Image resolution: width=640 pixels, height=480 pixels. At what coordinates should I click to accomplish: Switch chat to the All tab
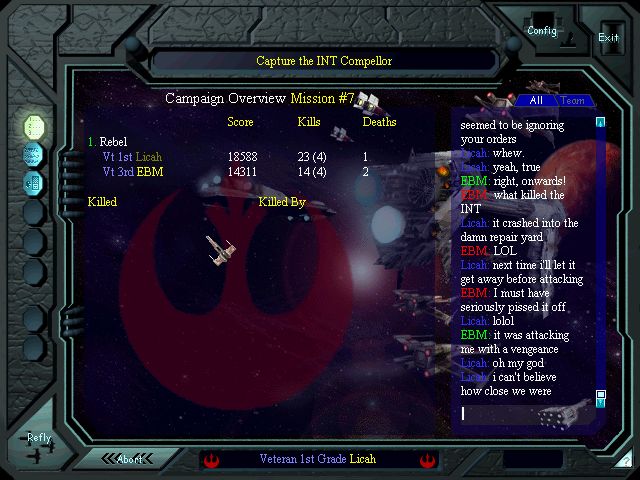[x=536, y=100]
